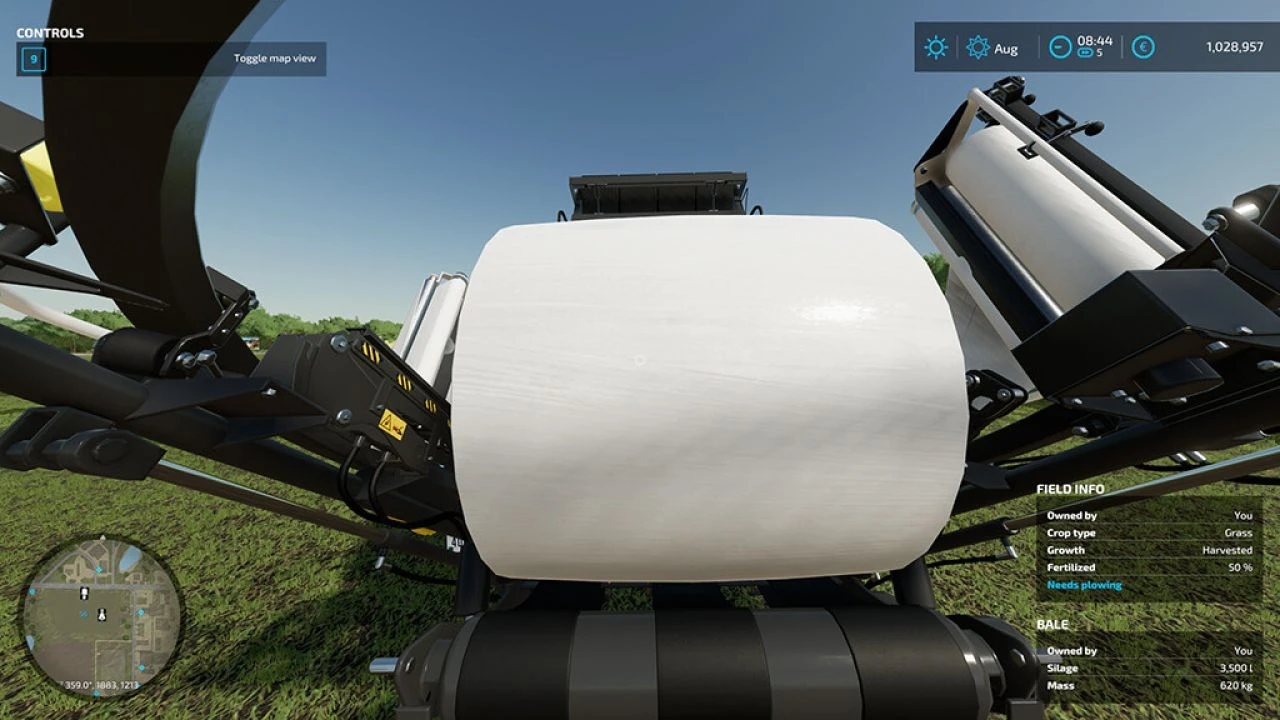Image resolution: width=1280 pixels, height=720 pixels.
Task: Click the small gauge icon under the clock
Action: pos(1085,54)
